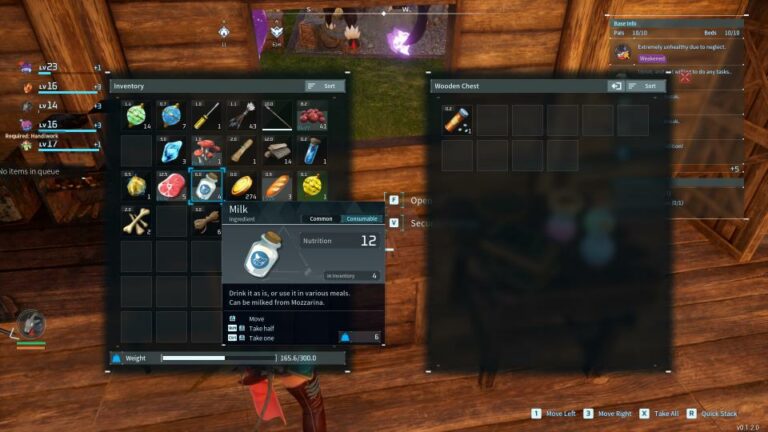Pick the raw red meat slot
Screen dimensions: 768x432
tap(171, 185)
